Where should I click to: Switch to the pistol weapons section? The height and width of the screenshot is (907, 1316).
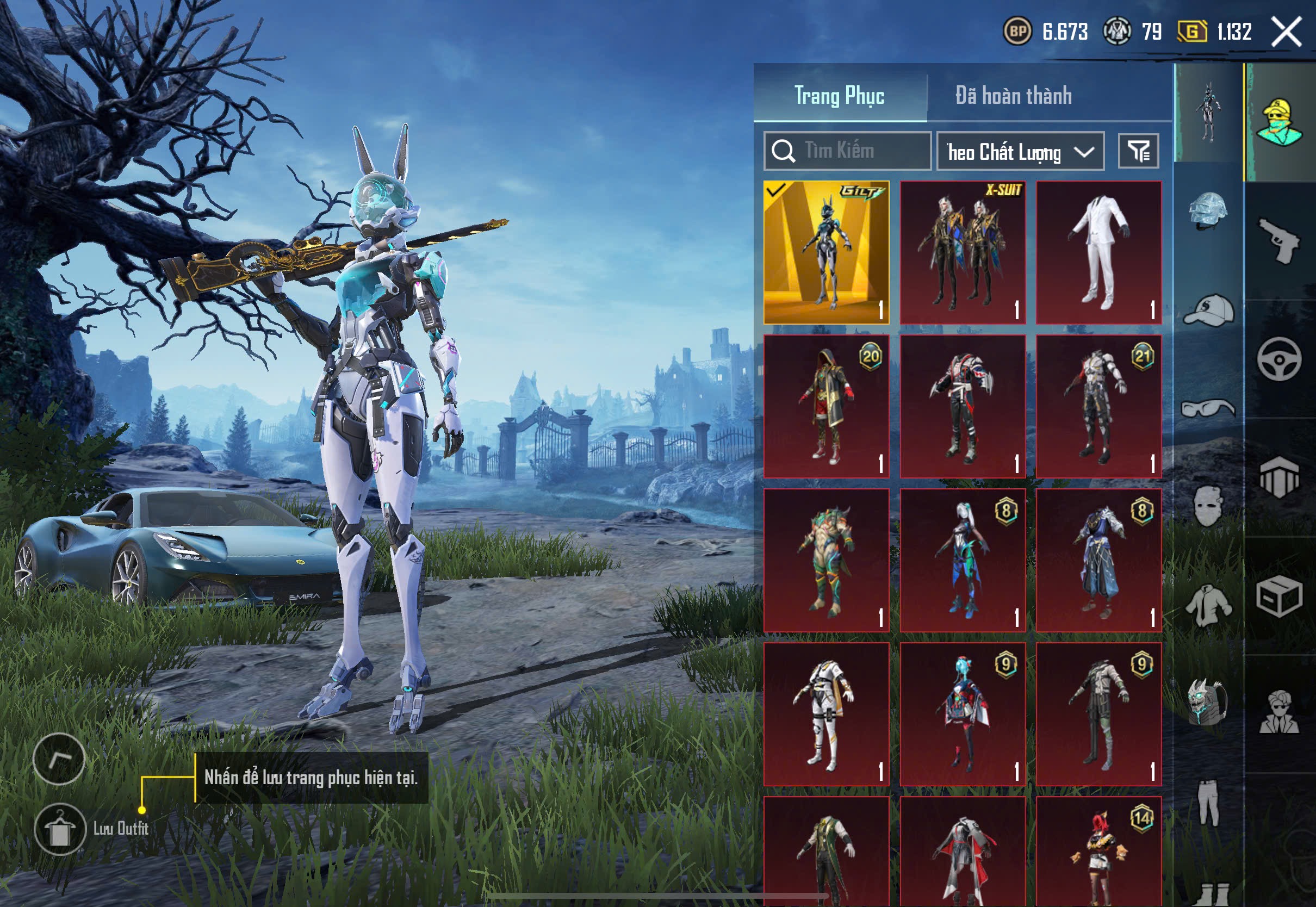click(1279, 241)
